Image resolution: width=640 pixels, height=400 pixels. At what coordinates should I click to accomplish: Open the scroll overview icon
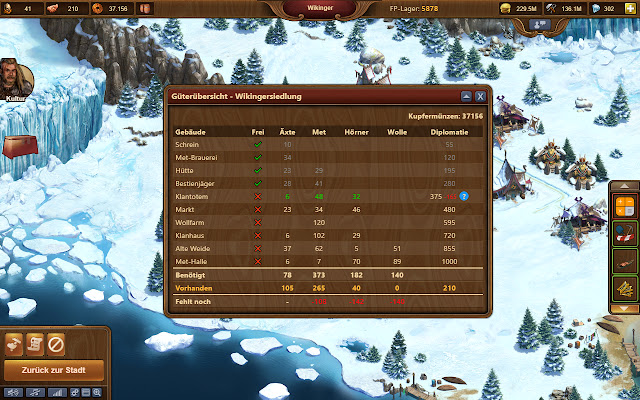point(36,343)
